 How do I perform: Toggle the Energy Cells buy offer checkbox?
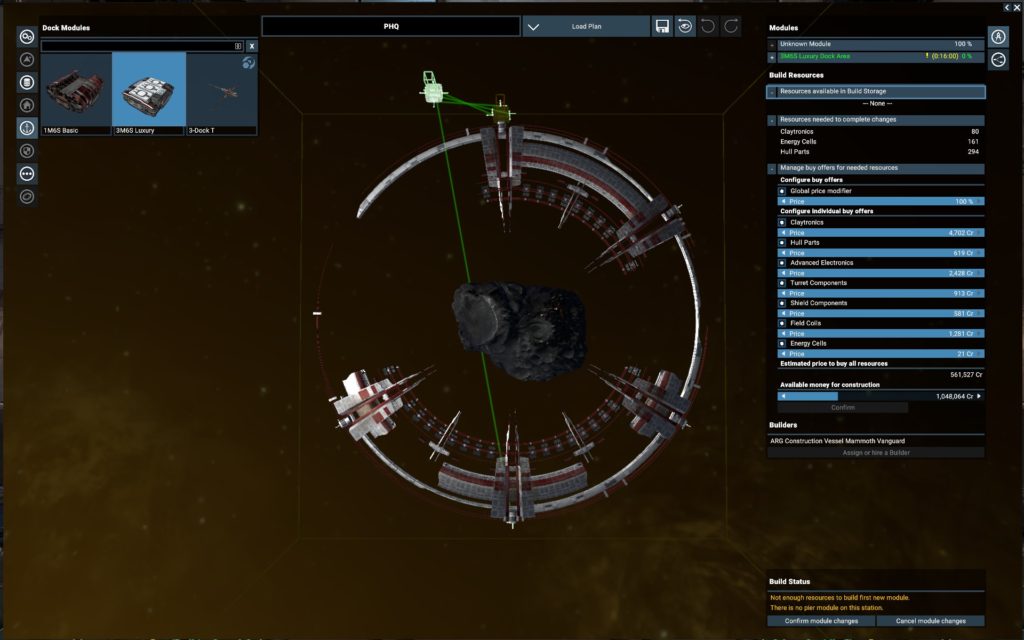(x=782, y=343)
